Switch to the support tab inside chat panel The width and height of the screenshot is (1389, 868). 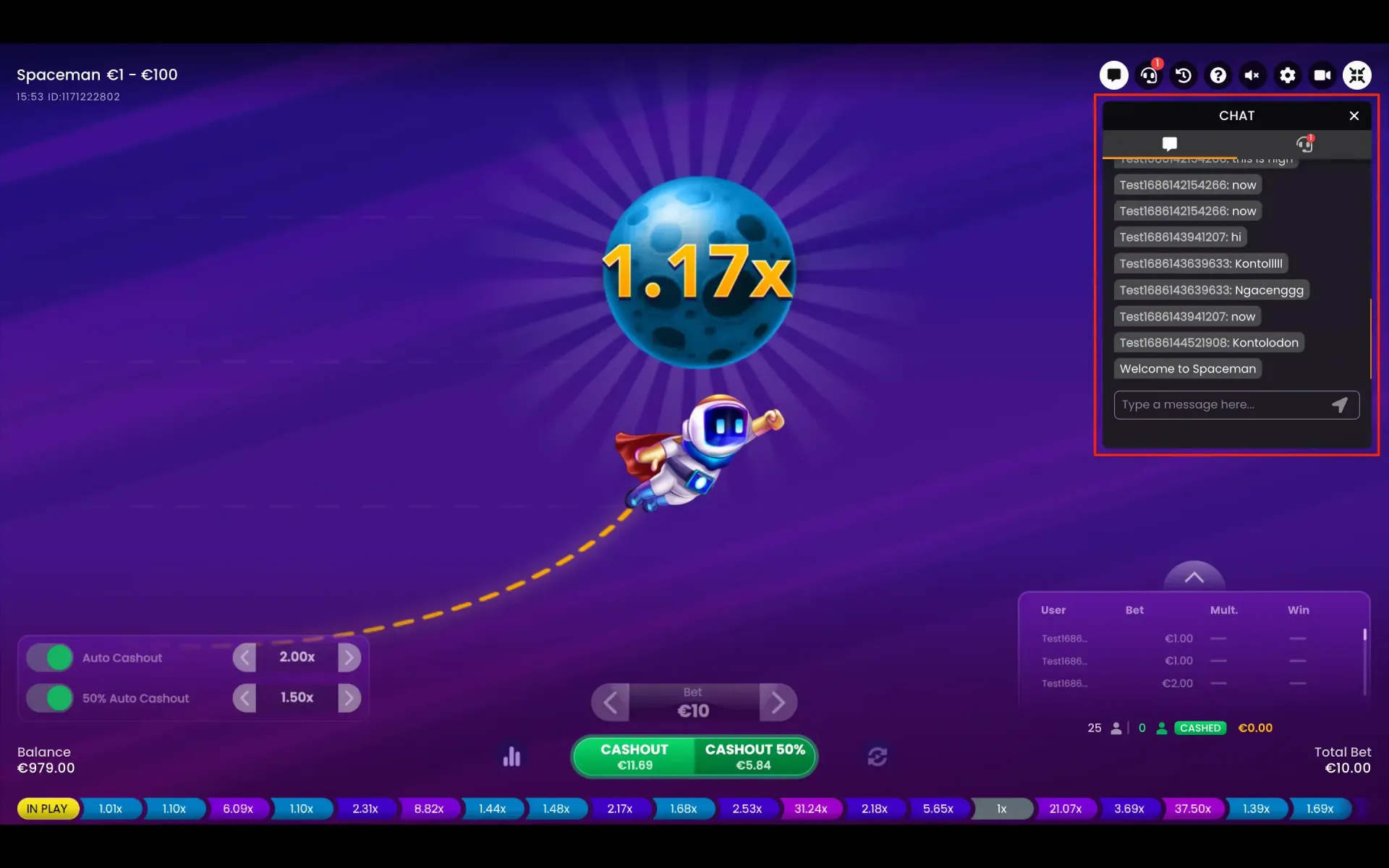point(1304,143)
